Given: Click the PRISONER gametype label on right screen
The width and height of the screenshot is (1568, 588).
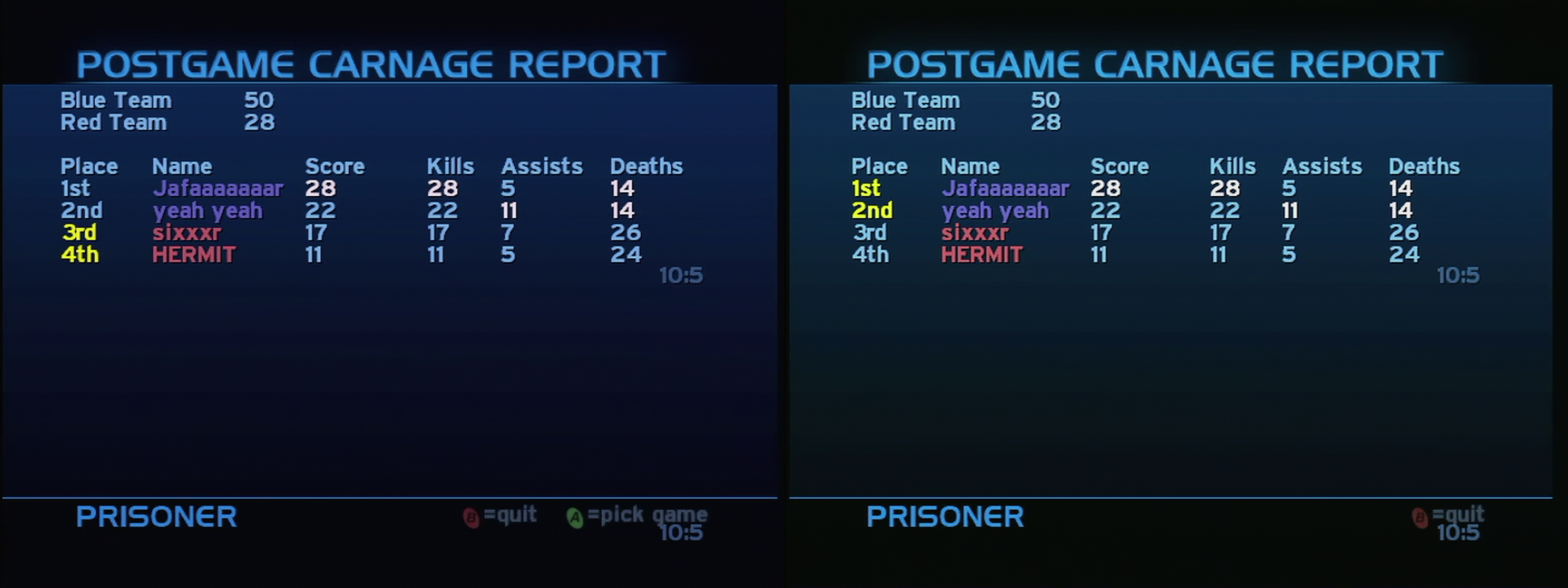Looking at the screenshot, I should [x=945, y=517].
